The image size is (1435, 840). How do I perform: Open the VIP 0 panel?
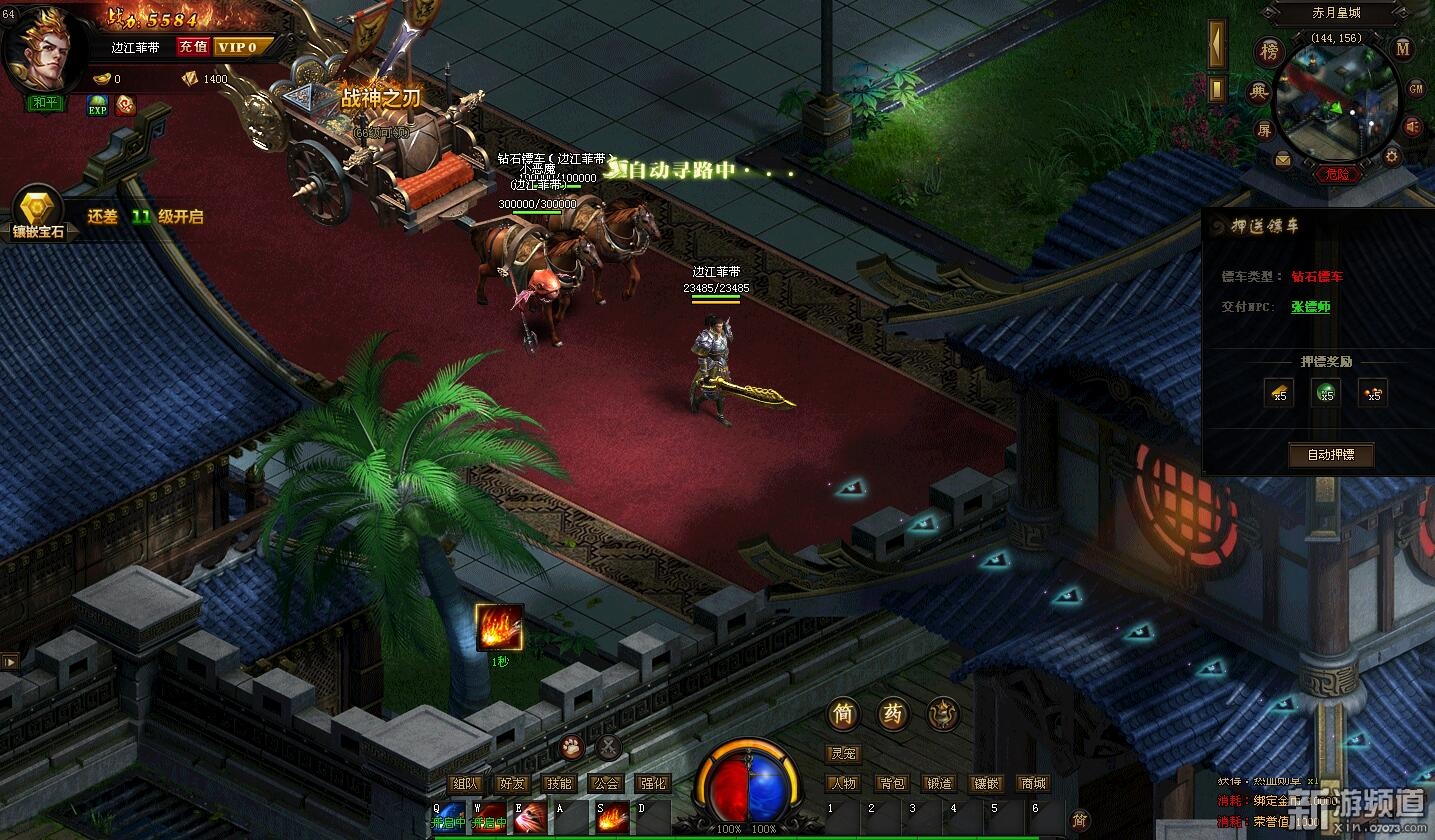[238, 47]
